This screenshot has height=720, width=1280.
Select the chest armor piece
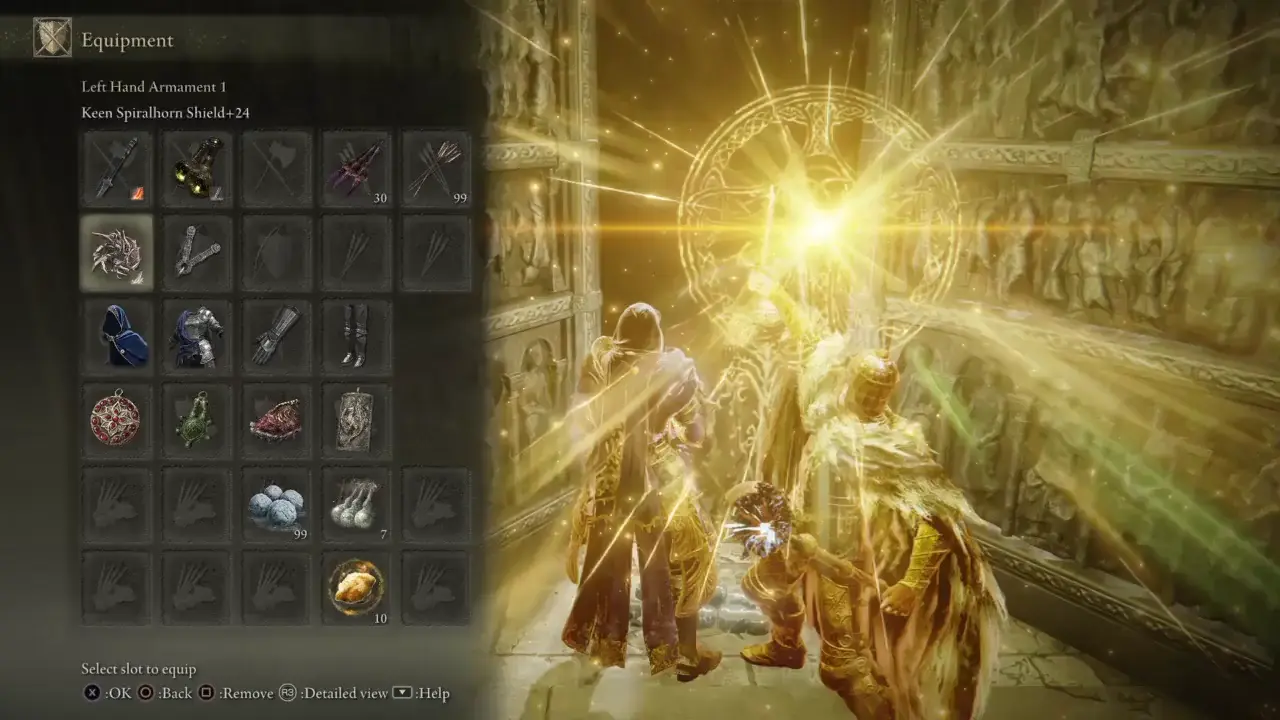pyautogui.click(x=197, y=335)
